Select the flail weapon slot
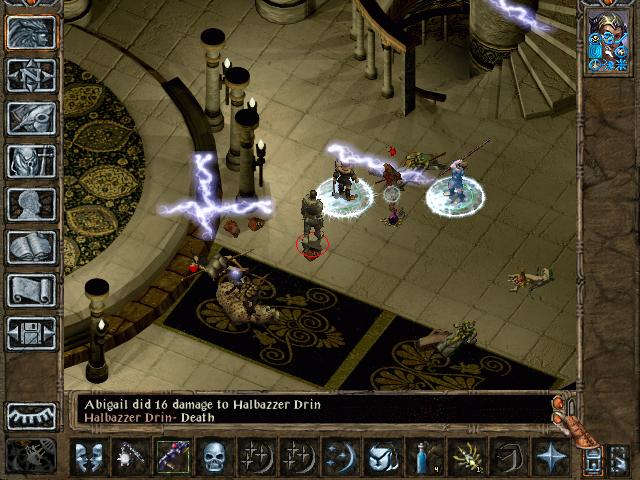This screenshot has height=480, width=640. pyautogui.click(x=130, y=457)
